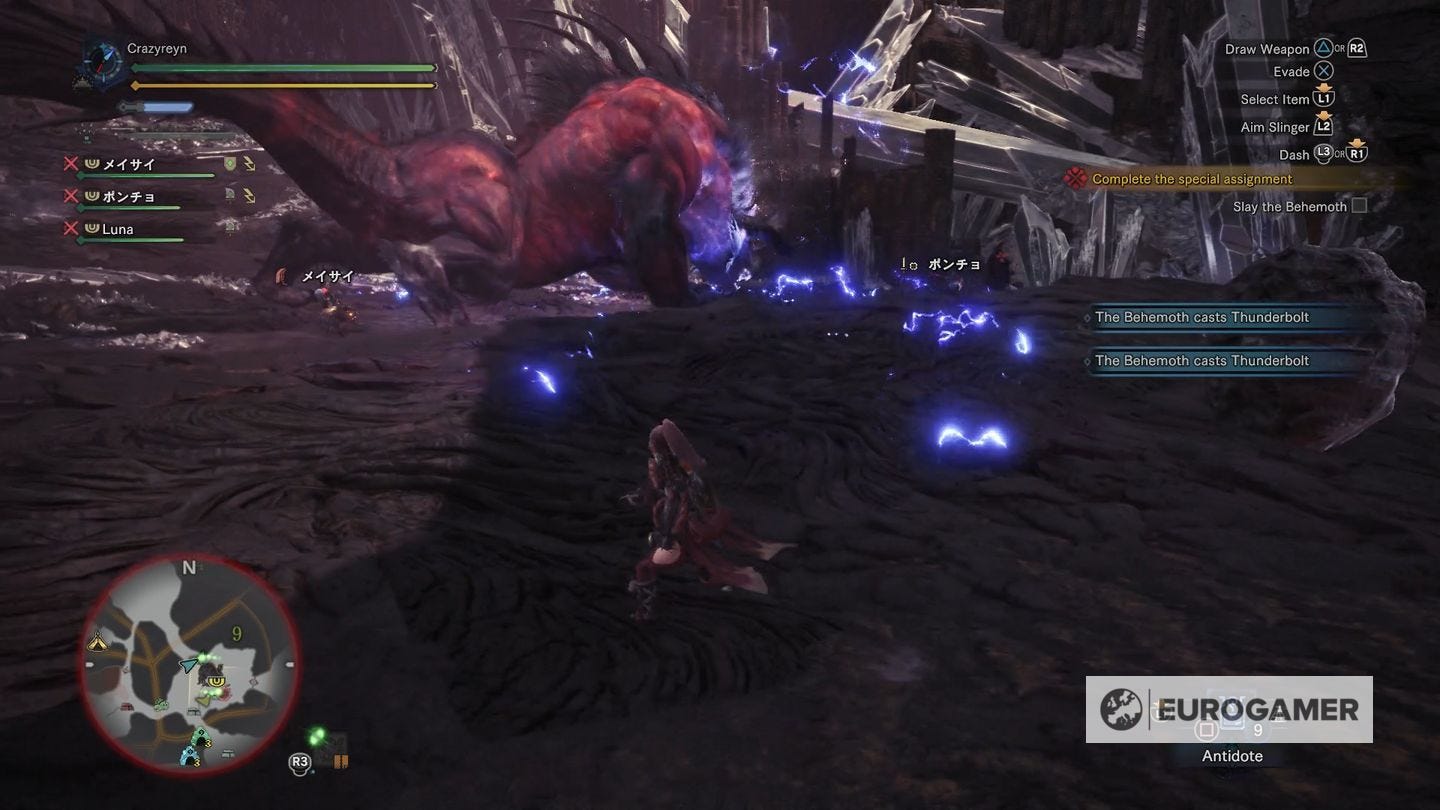Expand the second Behemoth casts Thunderbolt message
Image resolution: width=1440 pixels, height=810 pixels.
[x=1200, y=360]
